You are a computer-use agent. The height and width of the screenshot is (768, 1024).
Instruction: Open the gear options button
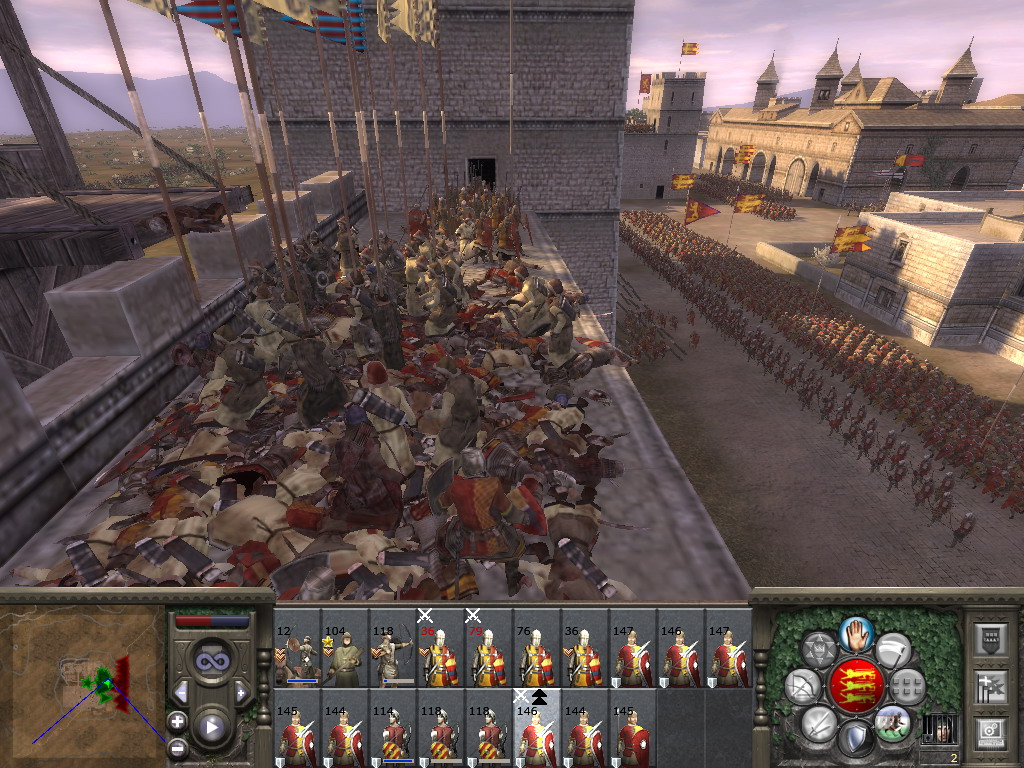click(989, 732)
